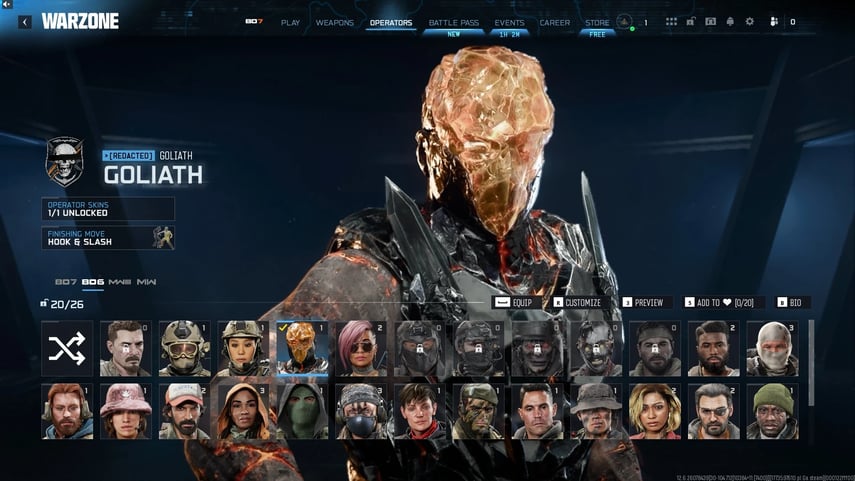Viewport: 855px width, 481px height.
Task: Preview the Goliath operator
Action: pos(643,302)
